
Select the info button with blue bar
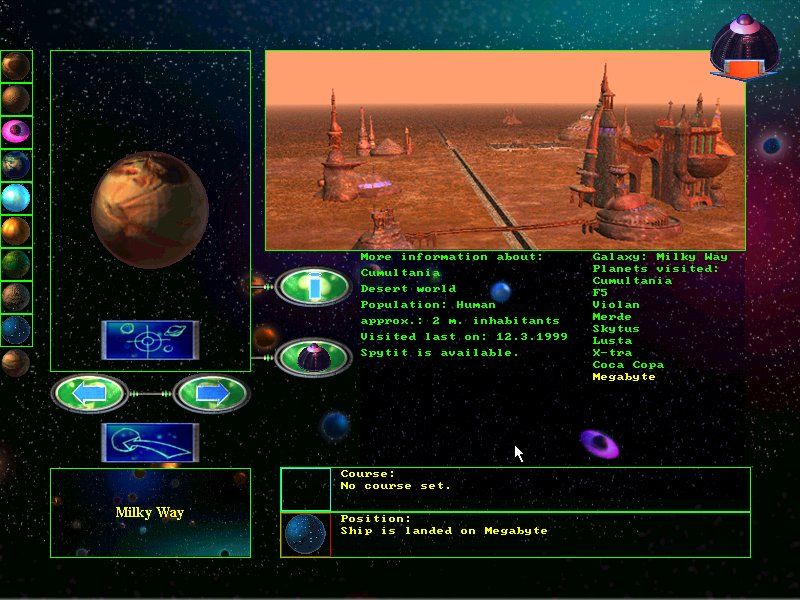tap(313, 287)
